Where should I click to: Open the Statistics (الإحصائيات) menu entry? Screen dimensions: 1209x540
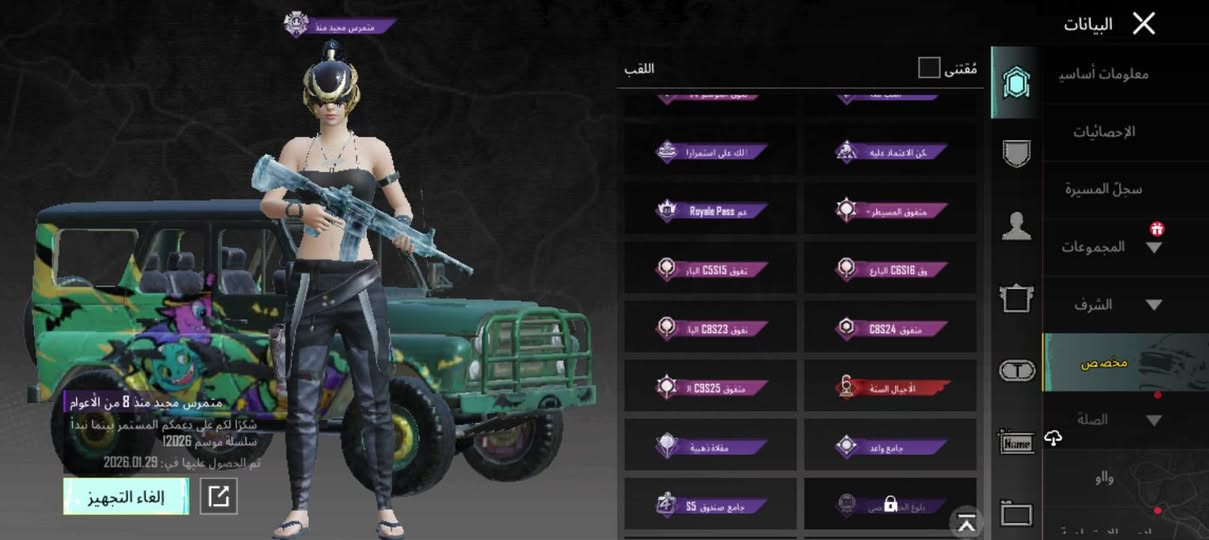coord(1104,132)
